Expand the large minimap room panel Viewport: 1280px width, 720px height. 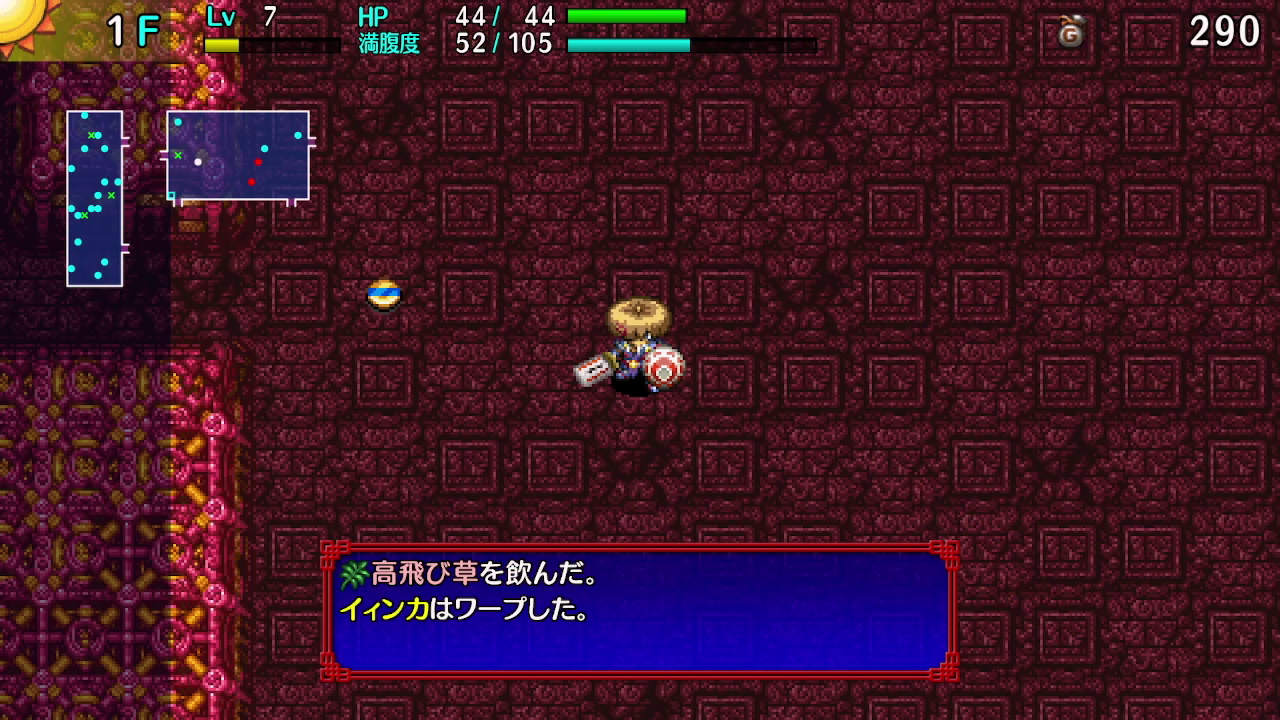pos(237,155)
